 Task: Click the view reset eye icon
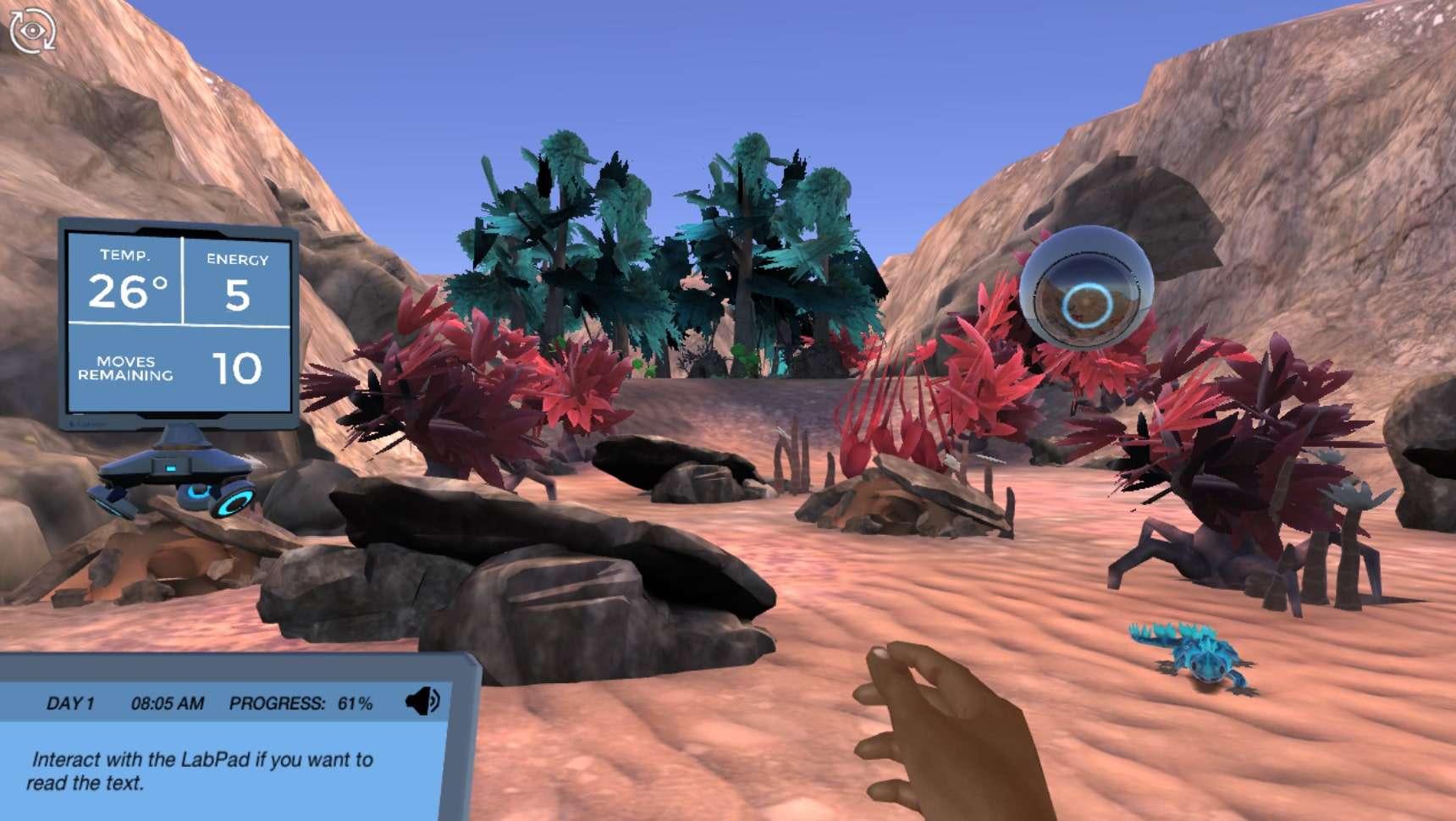pos(32,30)
